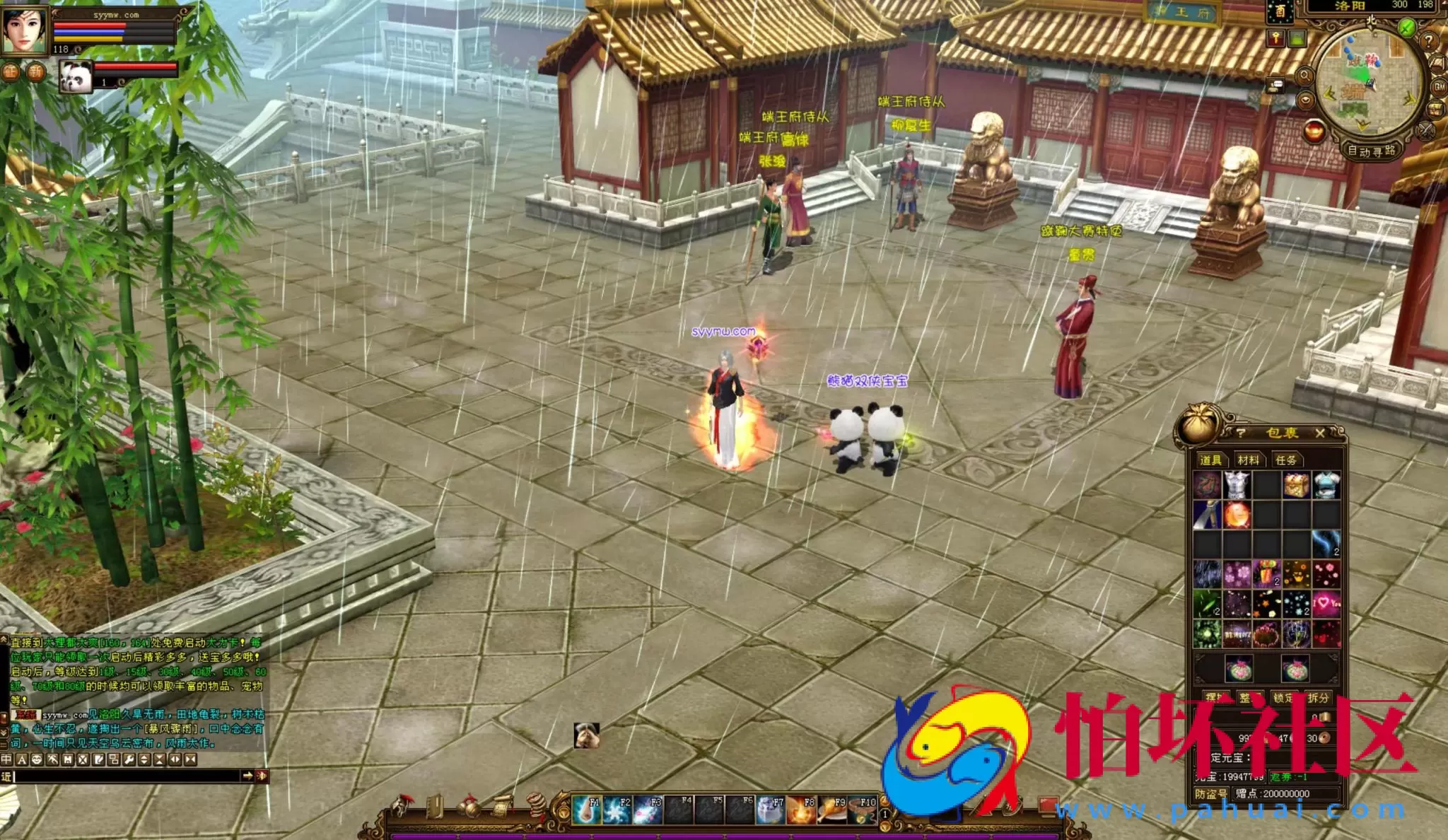The image size is (1448, 840).
Task: Open the red lantern event icon under minimap
Action: point(1314,132)
